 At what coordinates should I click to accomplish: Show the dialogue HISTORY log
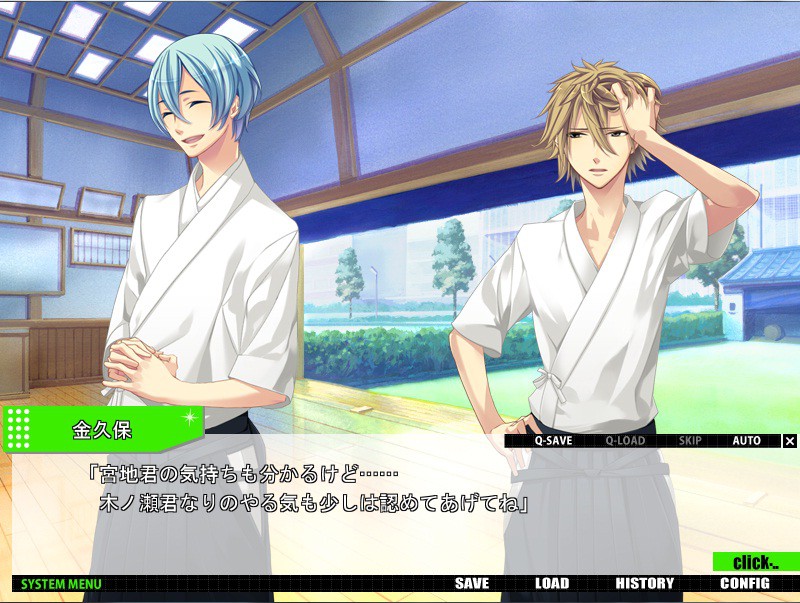645,584
